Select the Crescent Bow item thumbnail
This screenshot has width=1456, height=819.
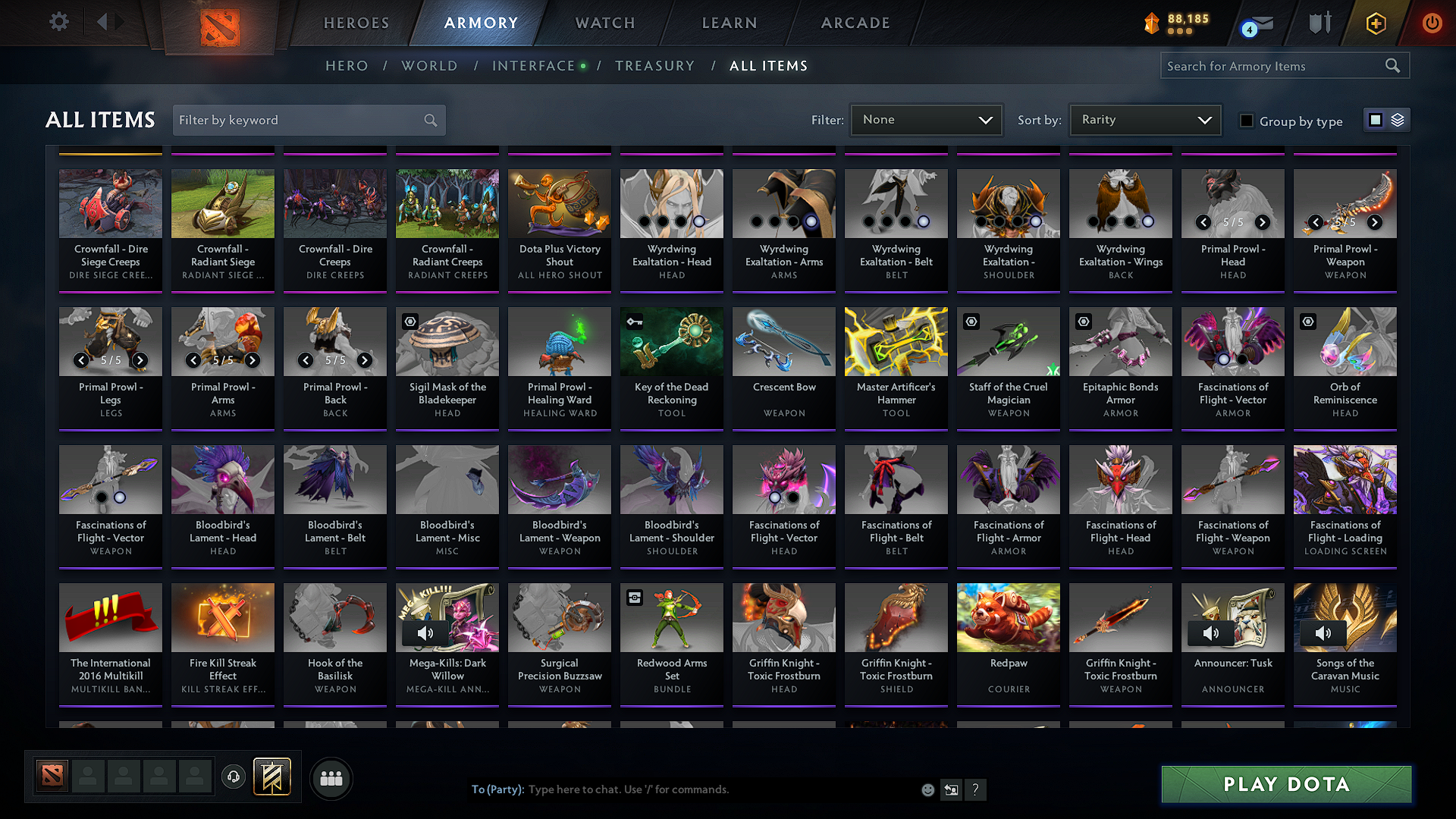783,341
